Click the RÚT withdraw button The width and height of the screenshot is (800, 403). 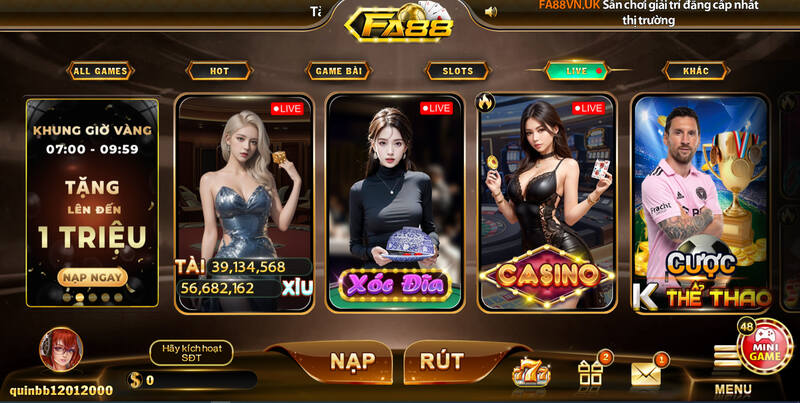click(441, 361)
